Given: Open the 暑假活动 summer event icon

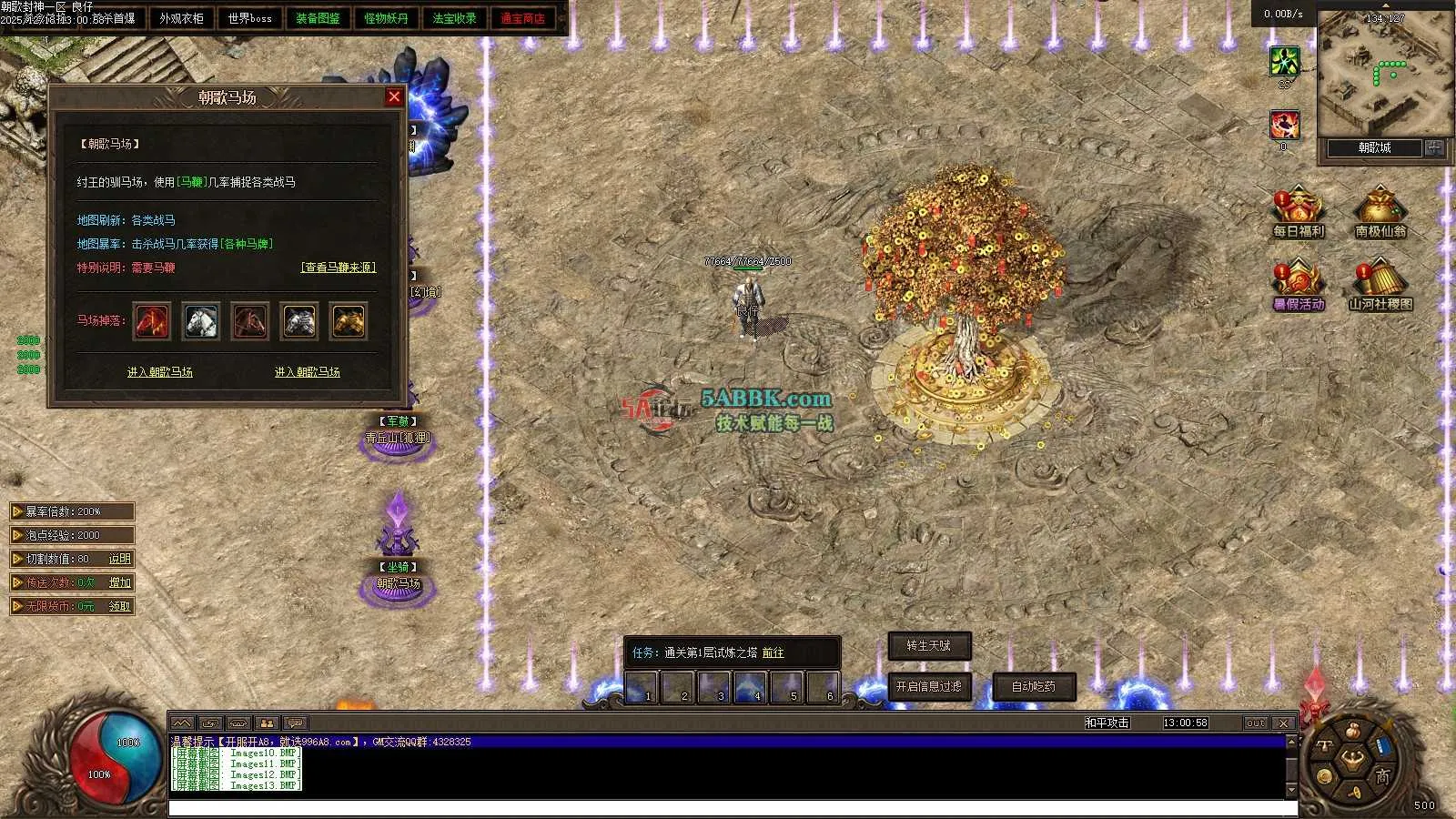Looking at the screenshot, I should click(1299, 285).
